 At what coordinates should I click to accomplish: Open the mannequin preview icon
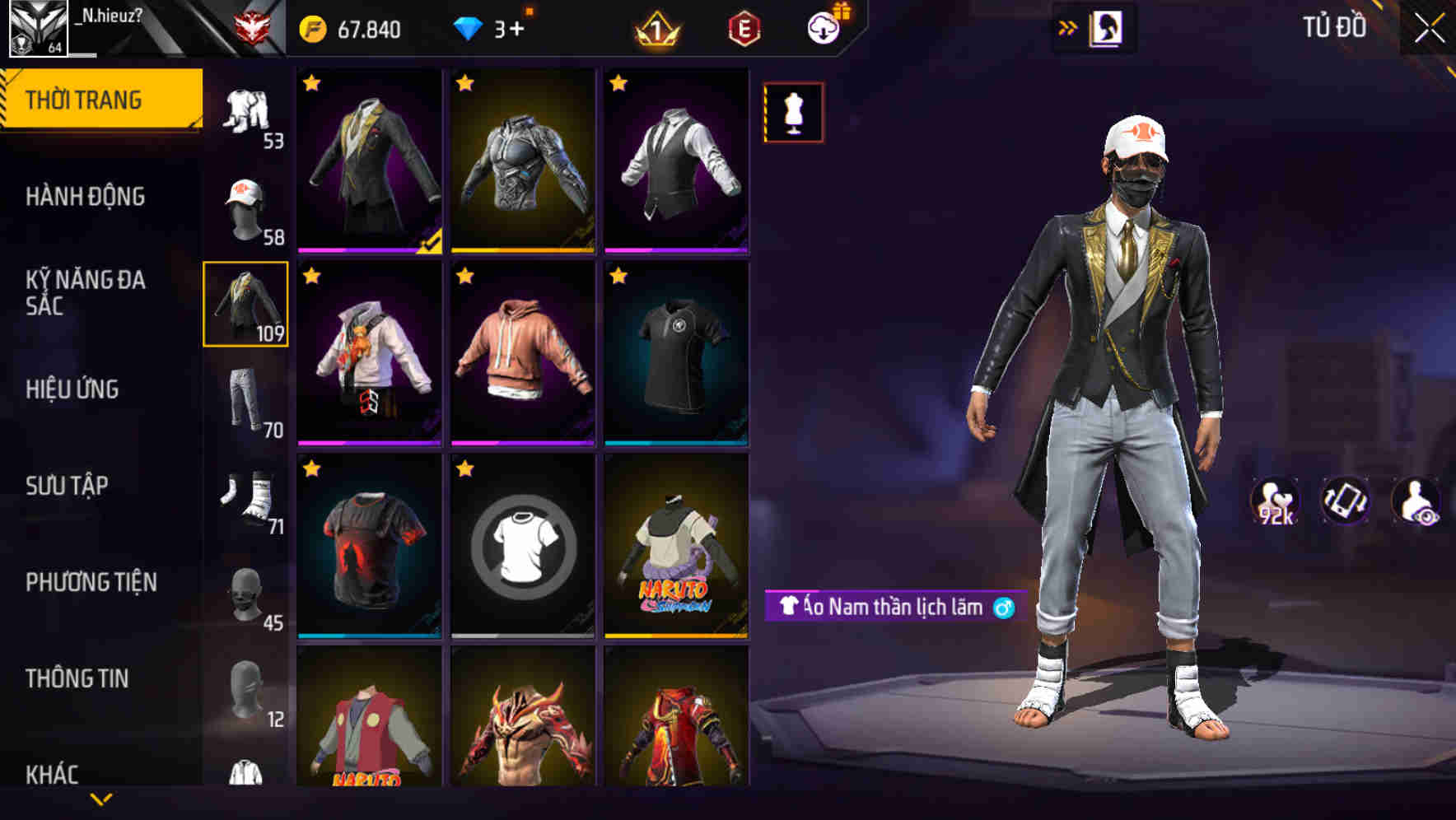click(793, 111)
